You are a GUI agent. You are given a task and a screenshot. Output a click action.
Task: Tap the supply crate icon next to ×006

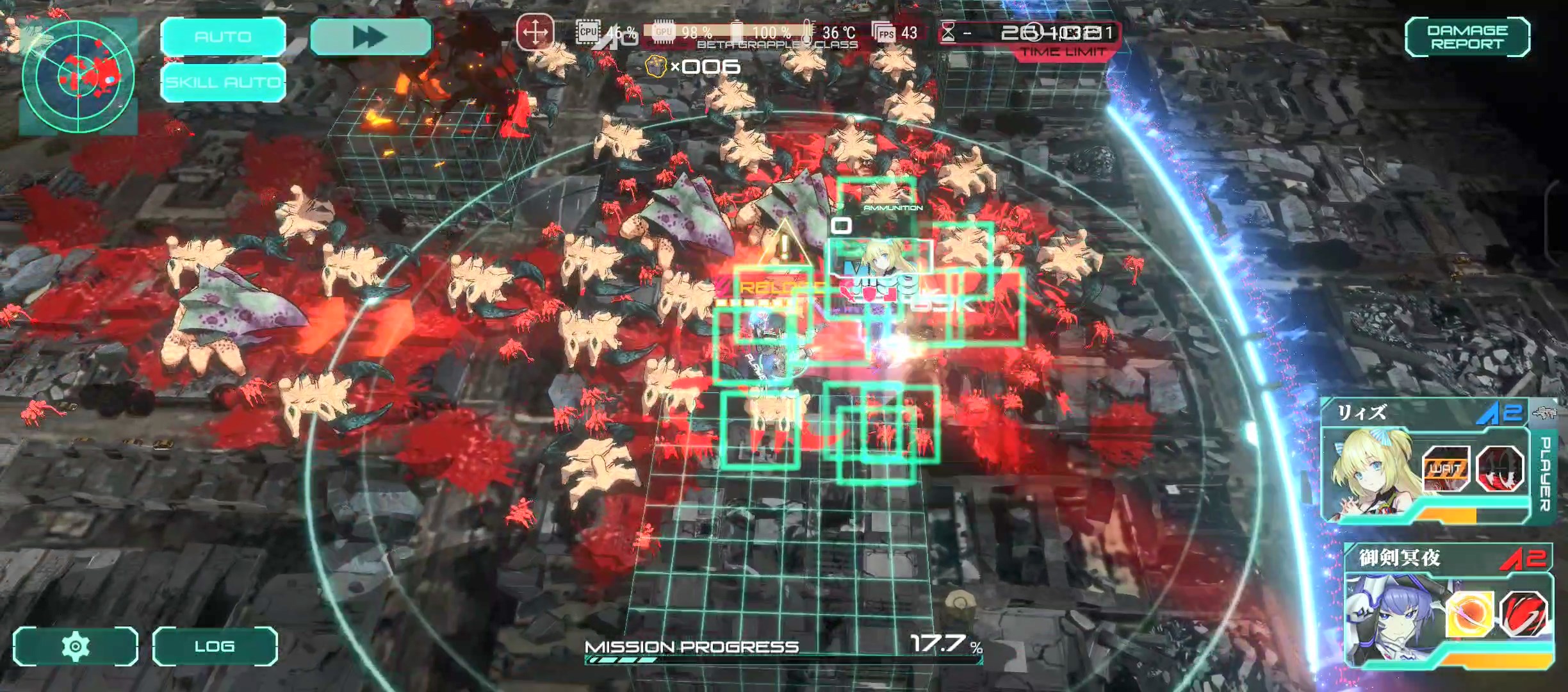pos(655,66)
